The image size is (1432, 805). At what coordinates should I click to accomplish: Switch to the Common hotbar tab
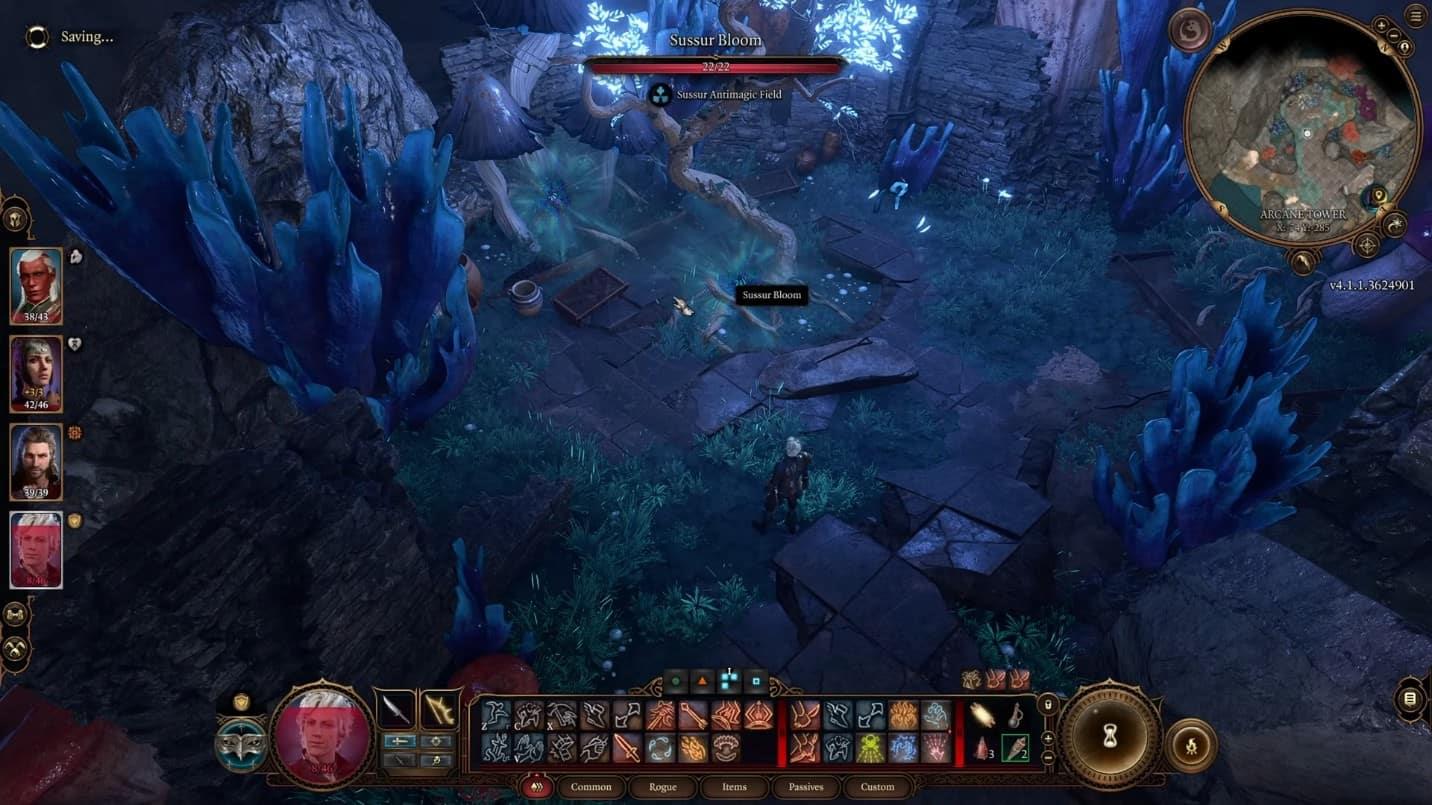click(x=591, y=787)
